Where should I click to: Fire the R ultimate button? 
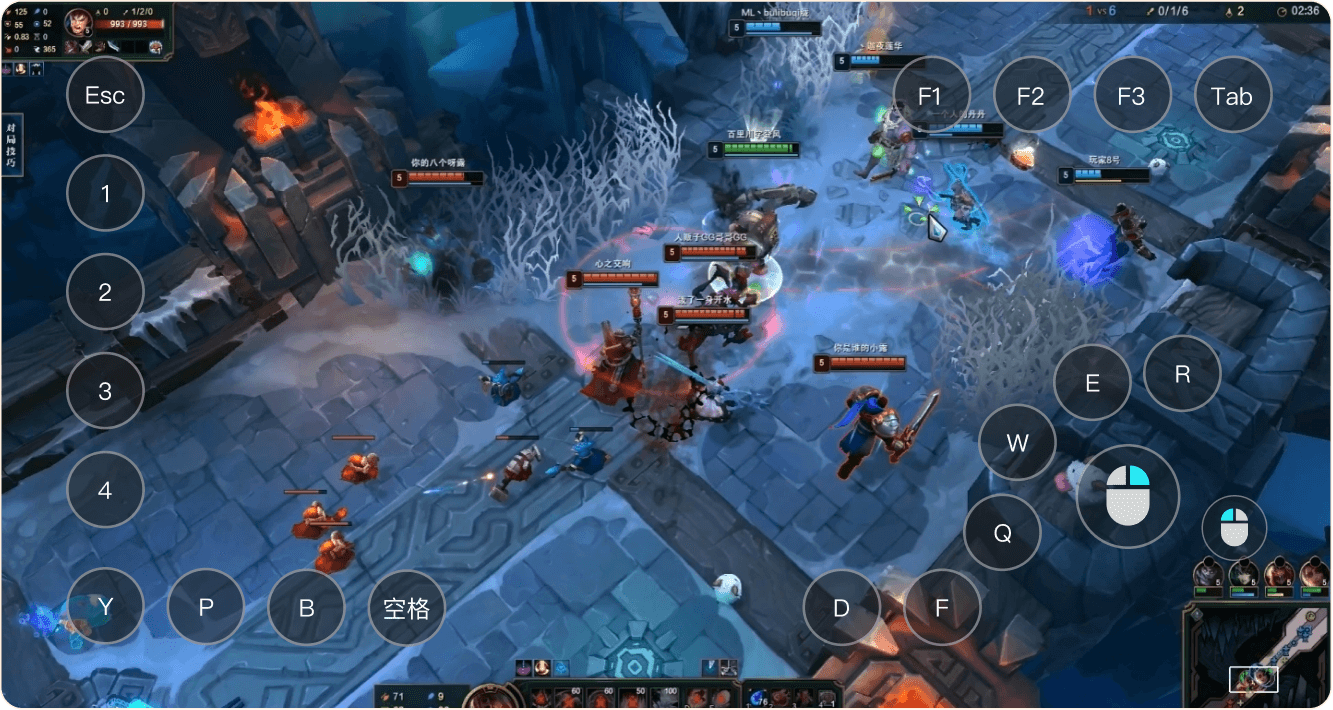coord(1182,374)
